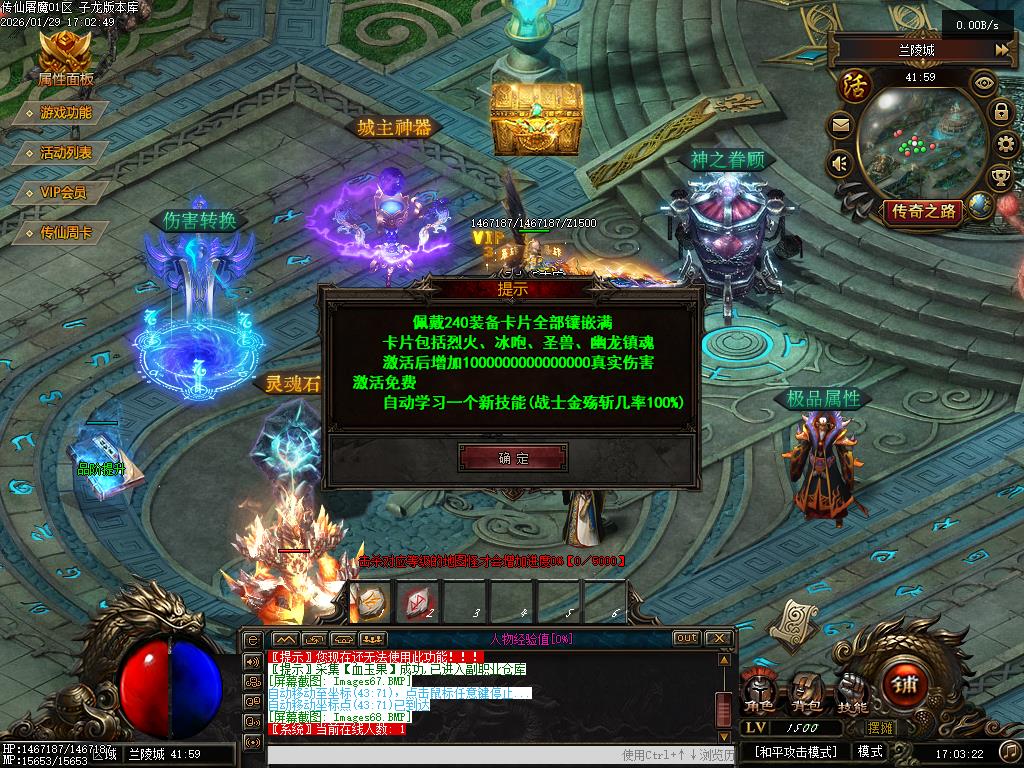The image size is (1024, 768).
Task: Open the trophy ranking icon
Action: (x=1000, y=178)
